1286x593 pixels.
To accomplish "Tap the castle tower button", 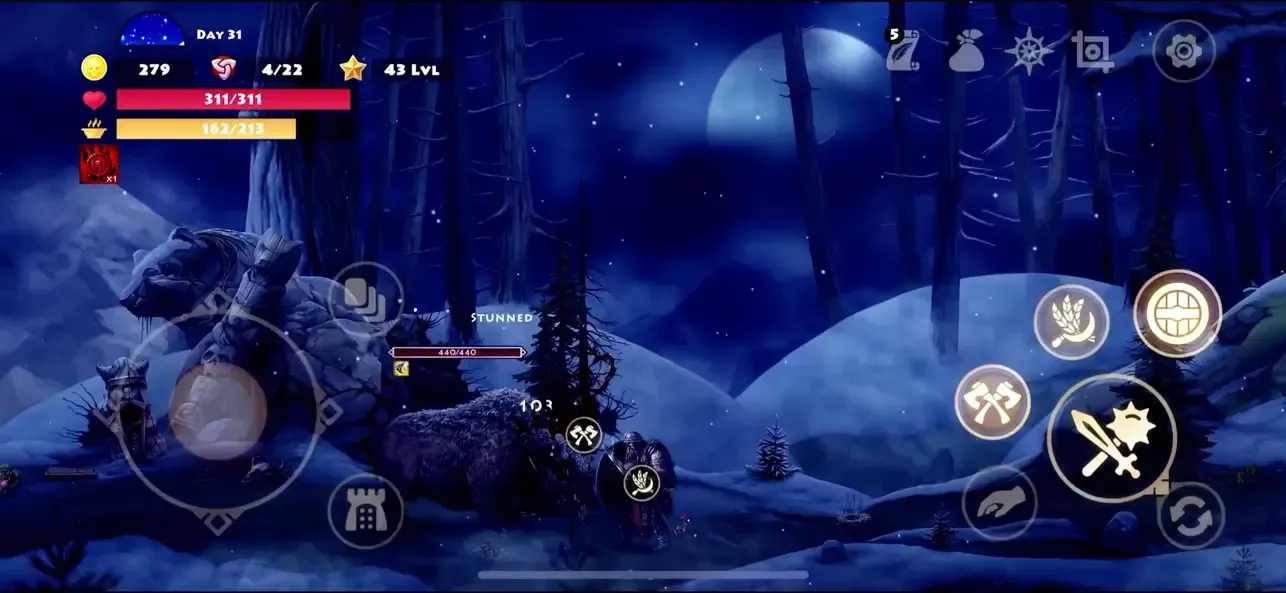I will [x=365, y=511].
